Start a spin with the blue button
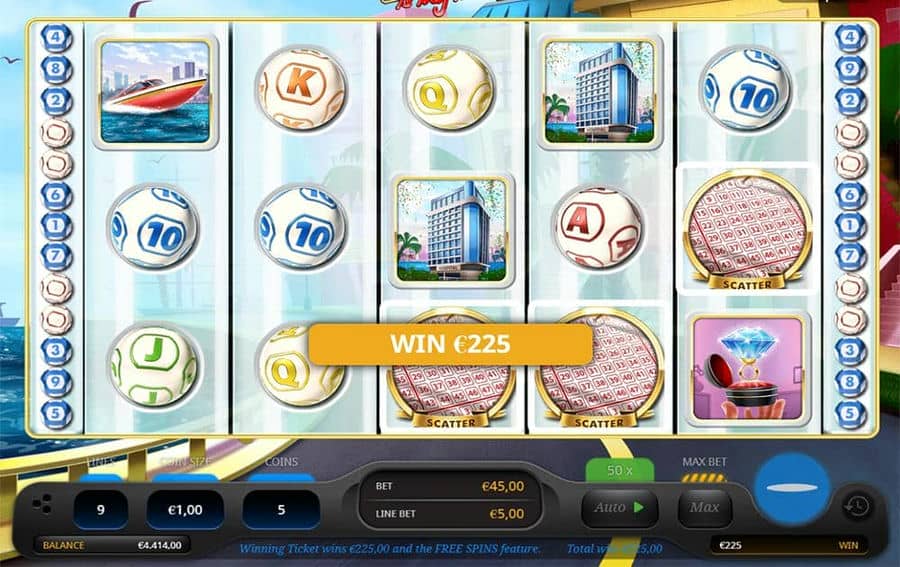 (790, 489)
